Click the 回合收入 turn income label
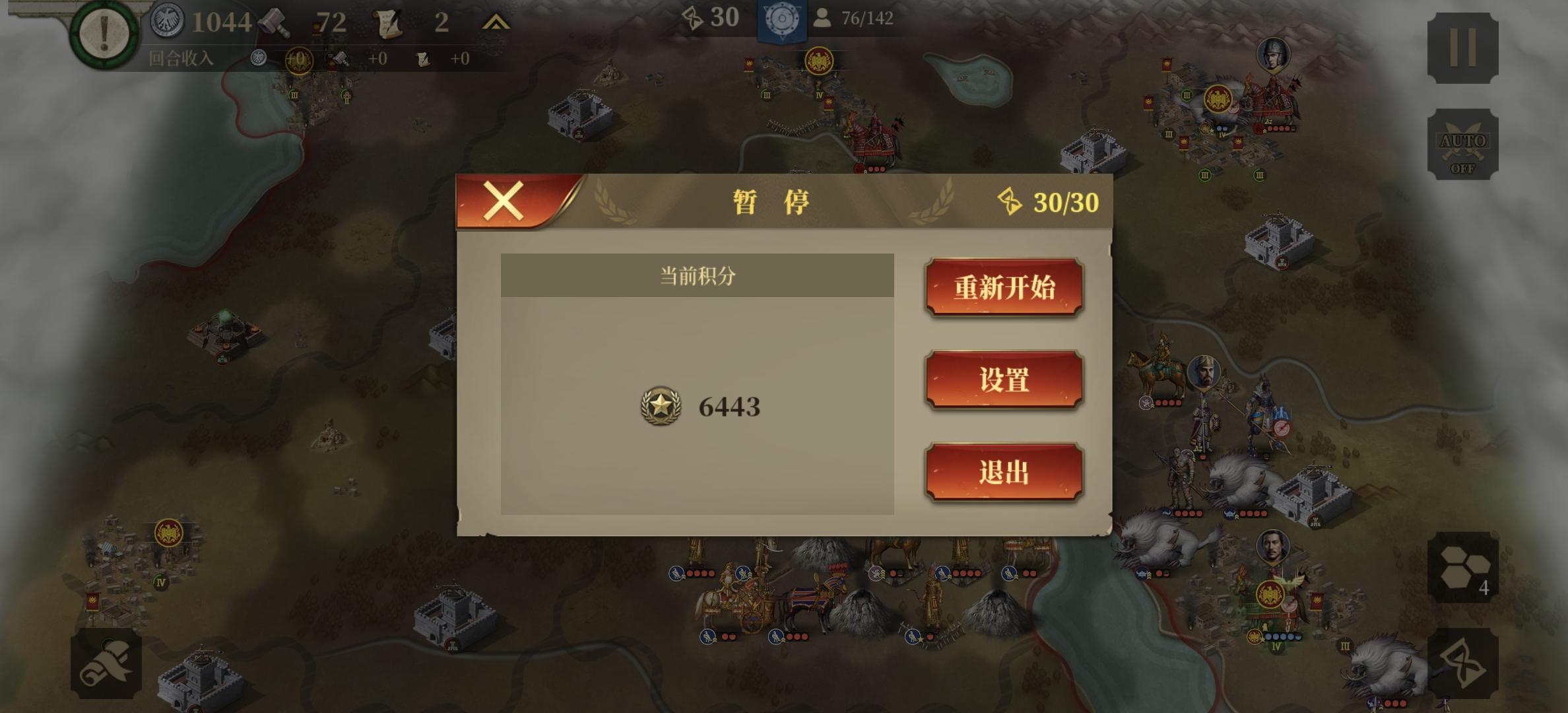 coord(183,59)
